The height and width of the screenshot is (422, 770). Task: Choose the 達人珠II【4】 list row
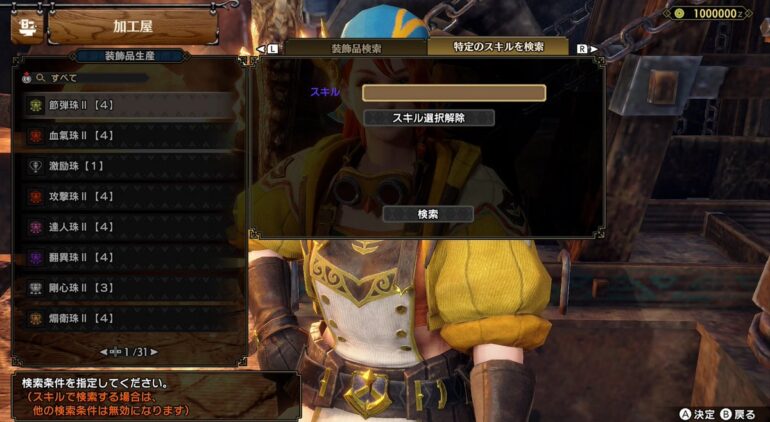tap(128, 227)
